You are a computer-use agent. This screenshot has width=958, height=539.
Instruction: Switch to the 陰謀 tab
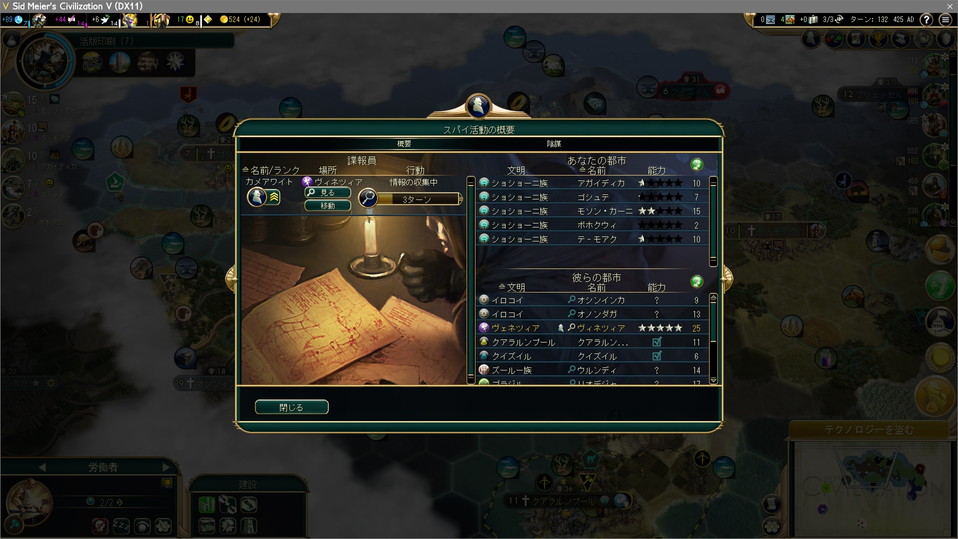(x=553, y=144)
